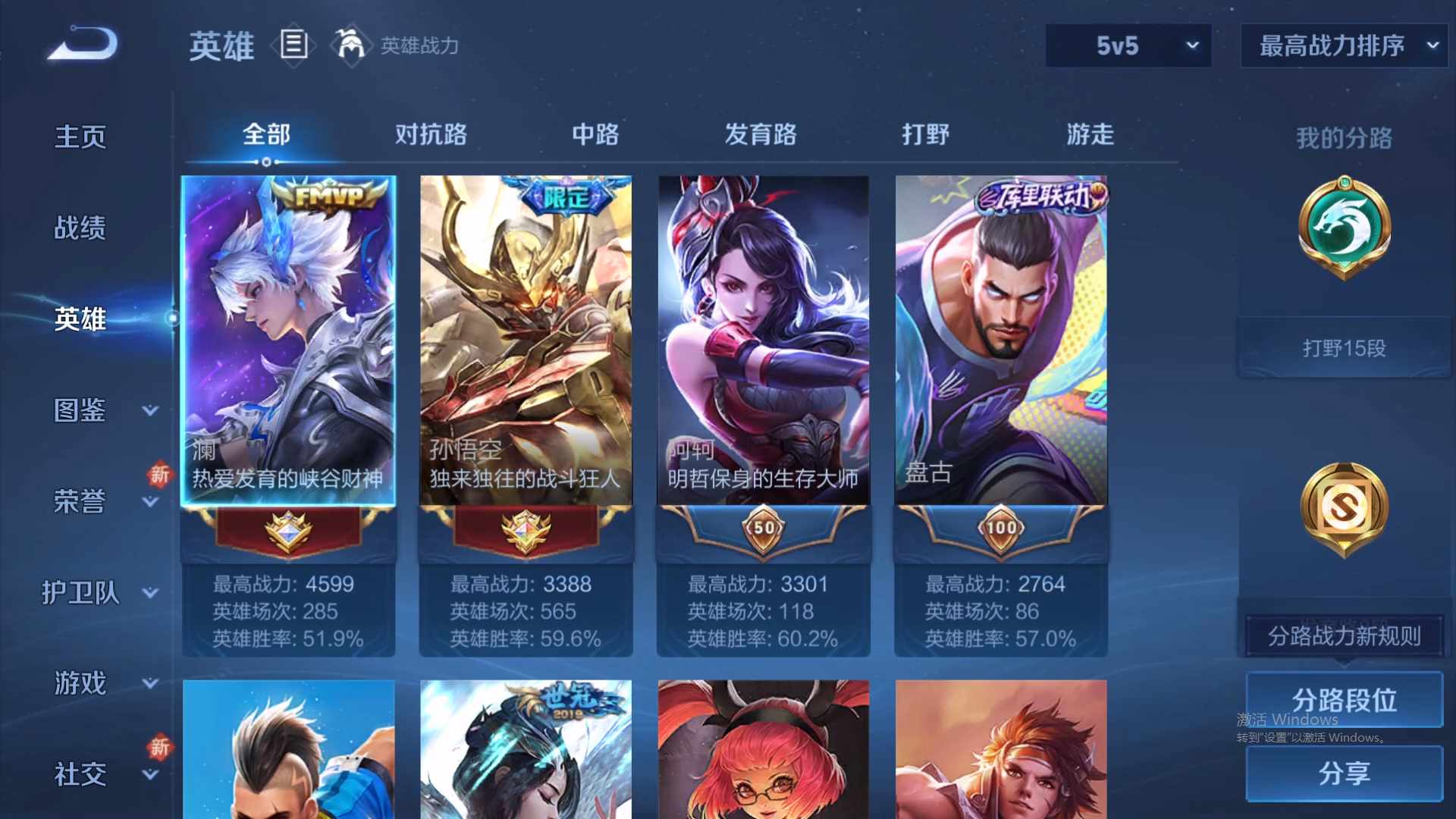Switch to the 打野 tab

tap(926, 134)
